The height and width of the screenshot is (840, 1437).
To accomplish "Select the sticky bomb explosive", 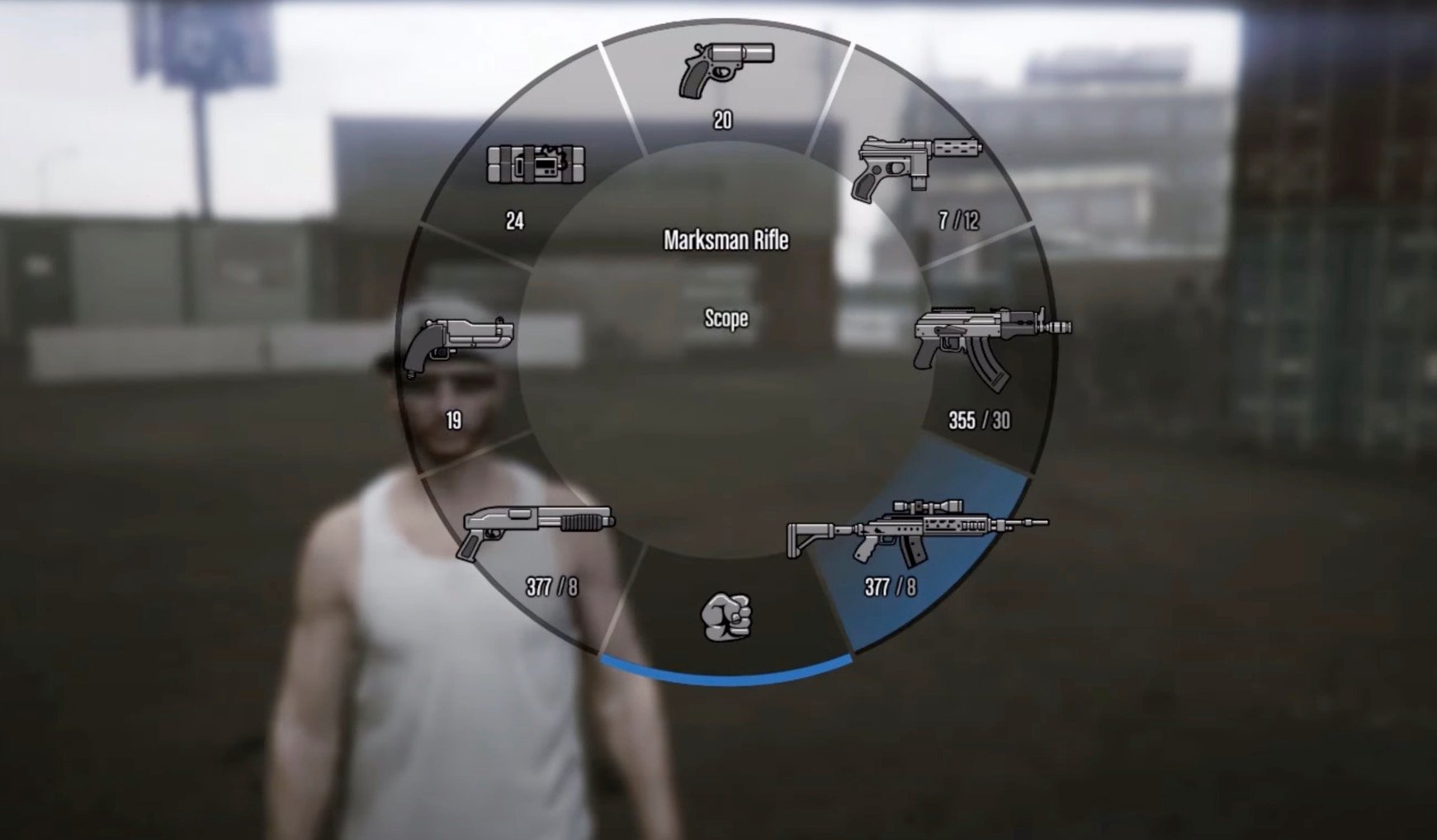I will click(536, 165).
